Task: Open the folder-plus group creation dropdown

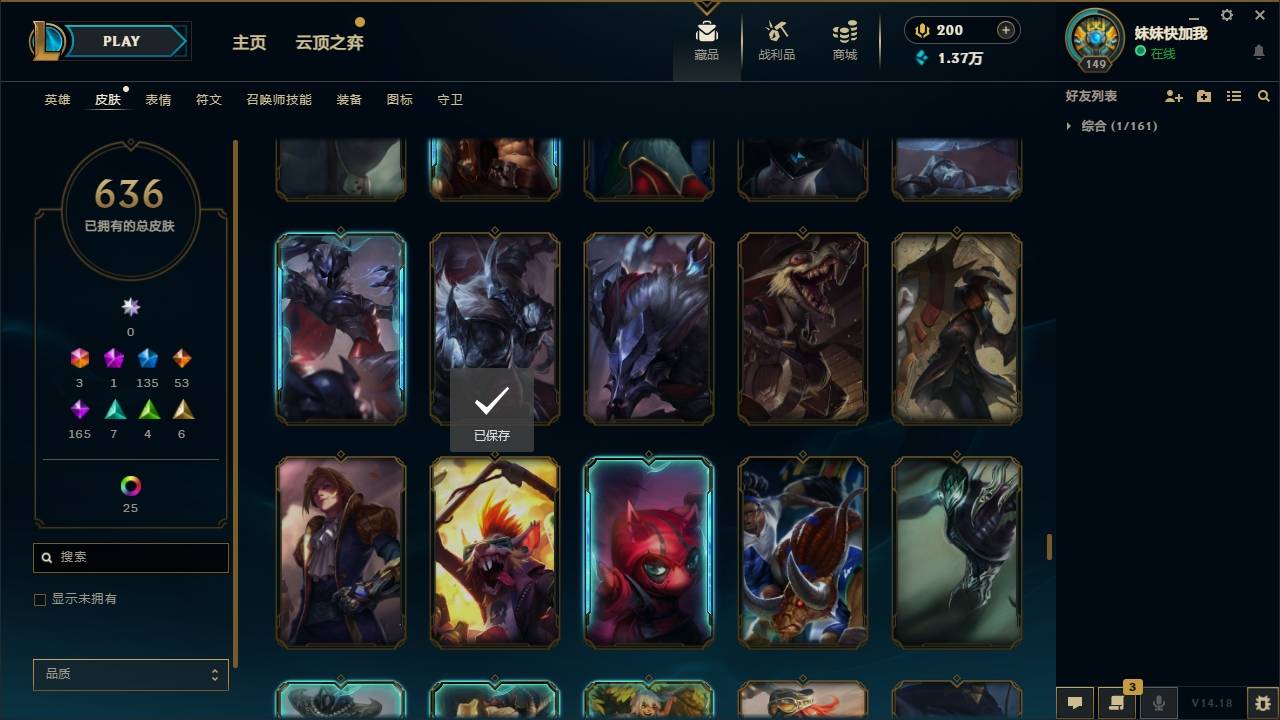Action: [x=1204, y=96]
